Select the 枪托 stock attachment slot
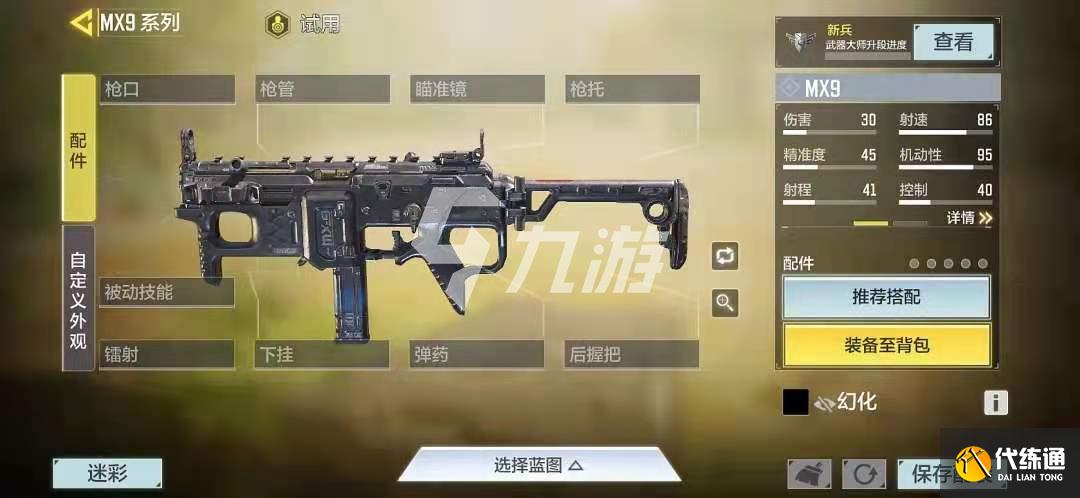Image resolution: width=1080 pixels, height=498 pixels. click(x=632, y=89)
